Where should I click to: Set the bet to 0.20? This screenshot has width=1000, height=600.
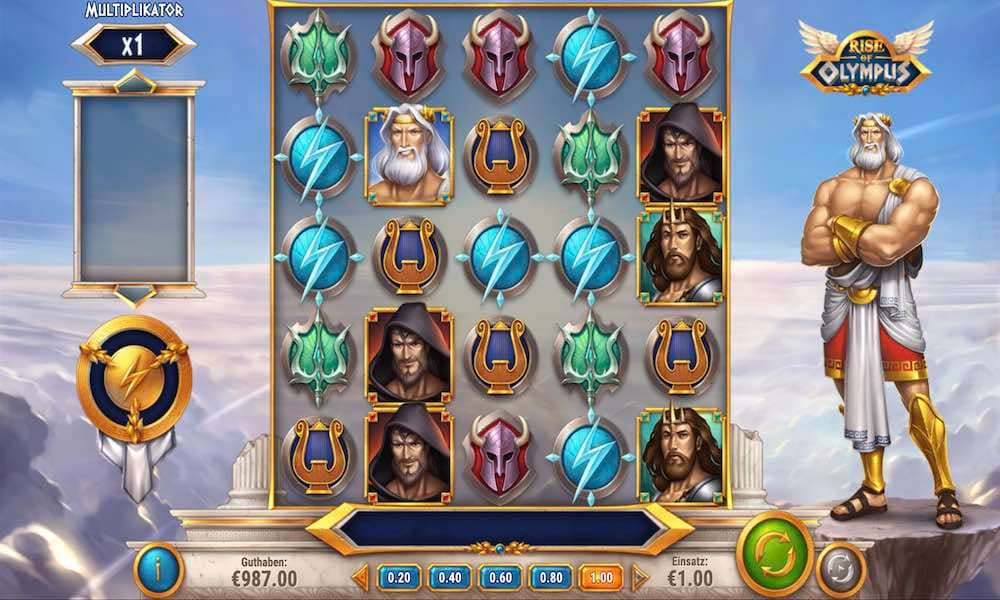[x=400, y=577]
